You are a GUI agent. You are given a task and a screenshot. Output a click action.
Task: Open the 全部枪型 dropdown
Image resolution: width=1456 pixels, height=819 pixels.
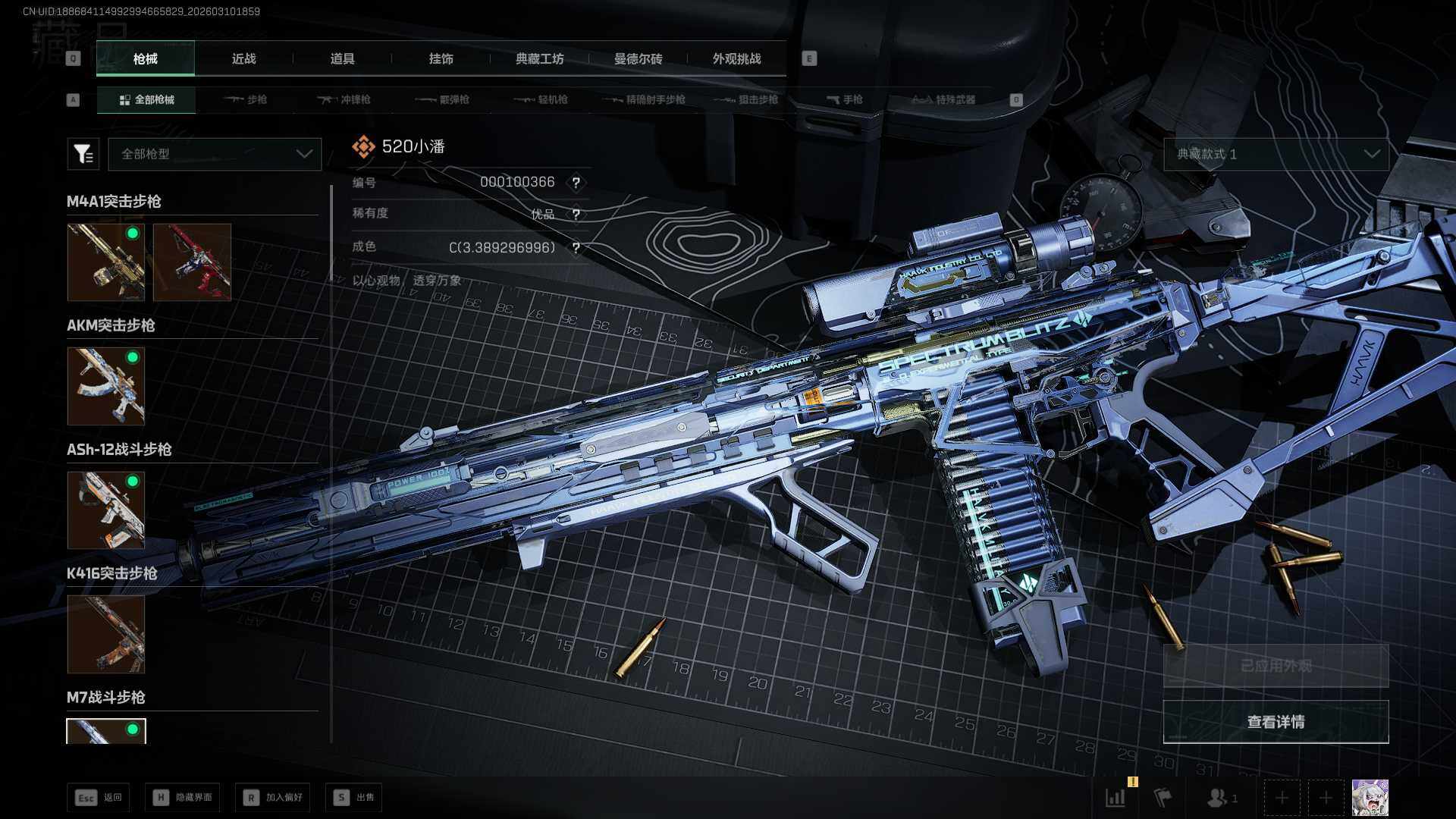215,154
